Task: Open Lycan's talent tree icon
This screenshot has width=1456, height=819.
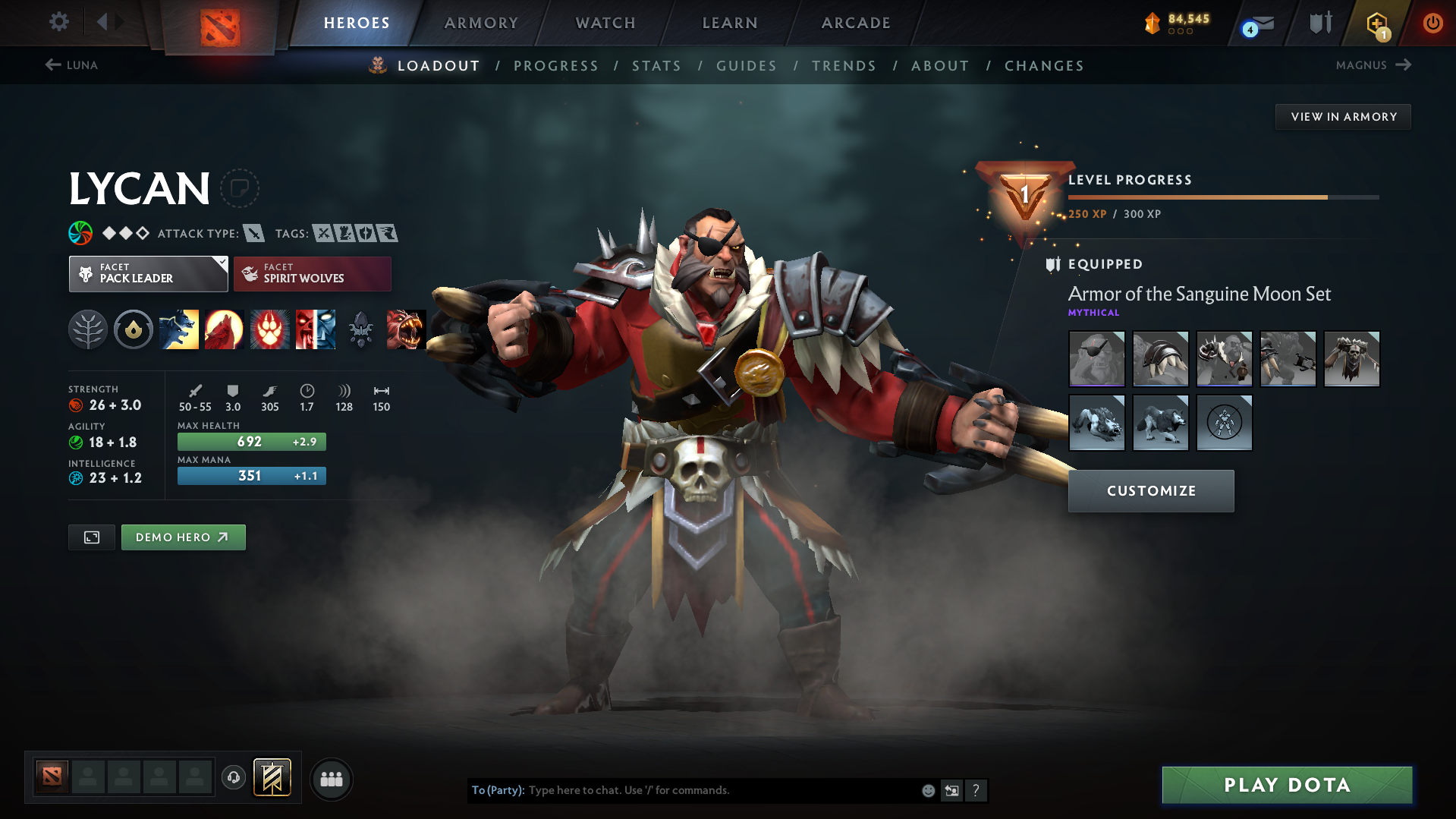Action: [x=88, y=329]
